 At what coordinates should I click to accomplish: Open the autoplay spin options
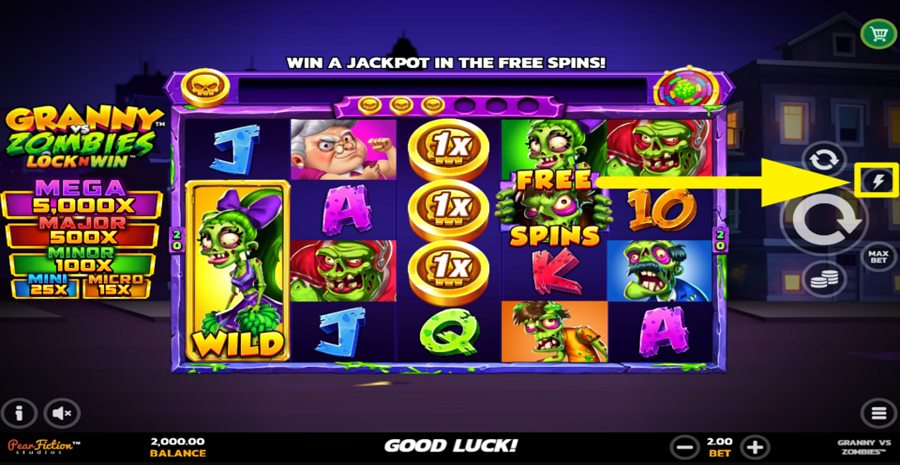823,160
